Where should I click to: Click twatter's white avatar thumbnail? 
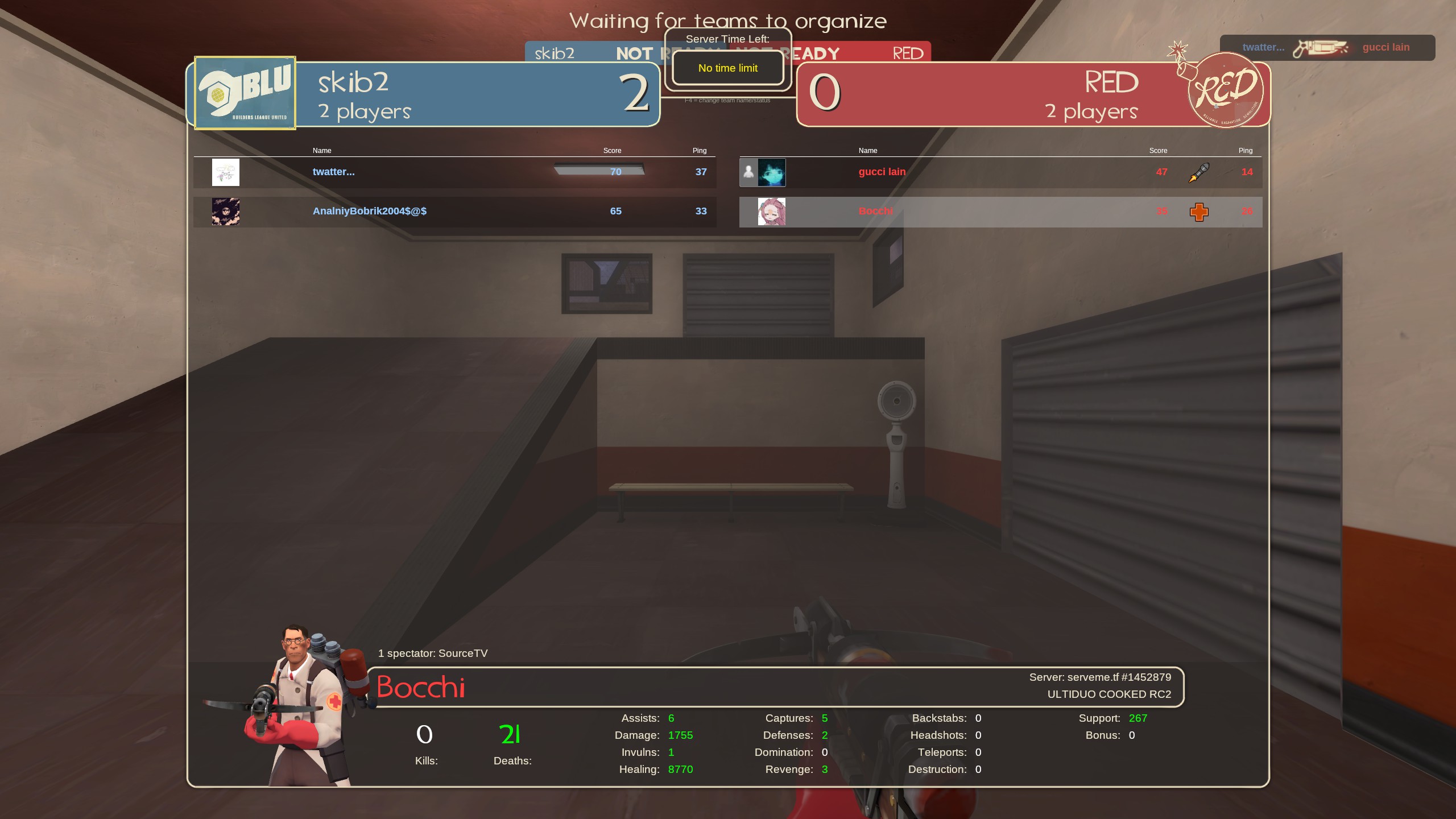tap(225, 172)
